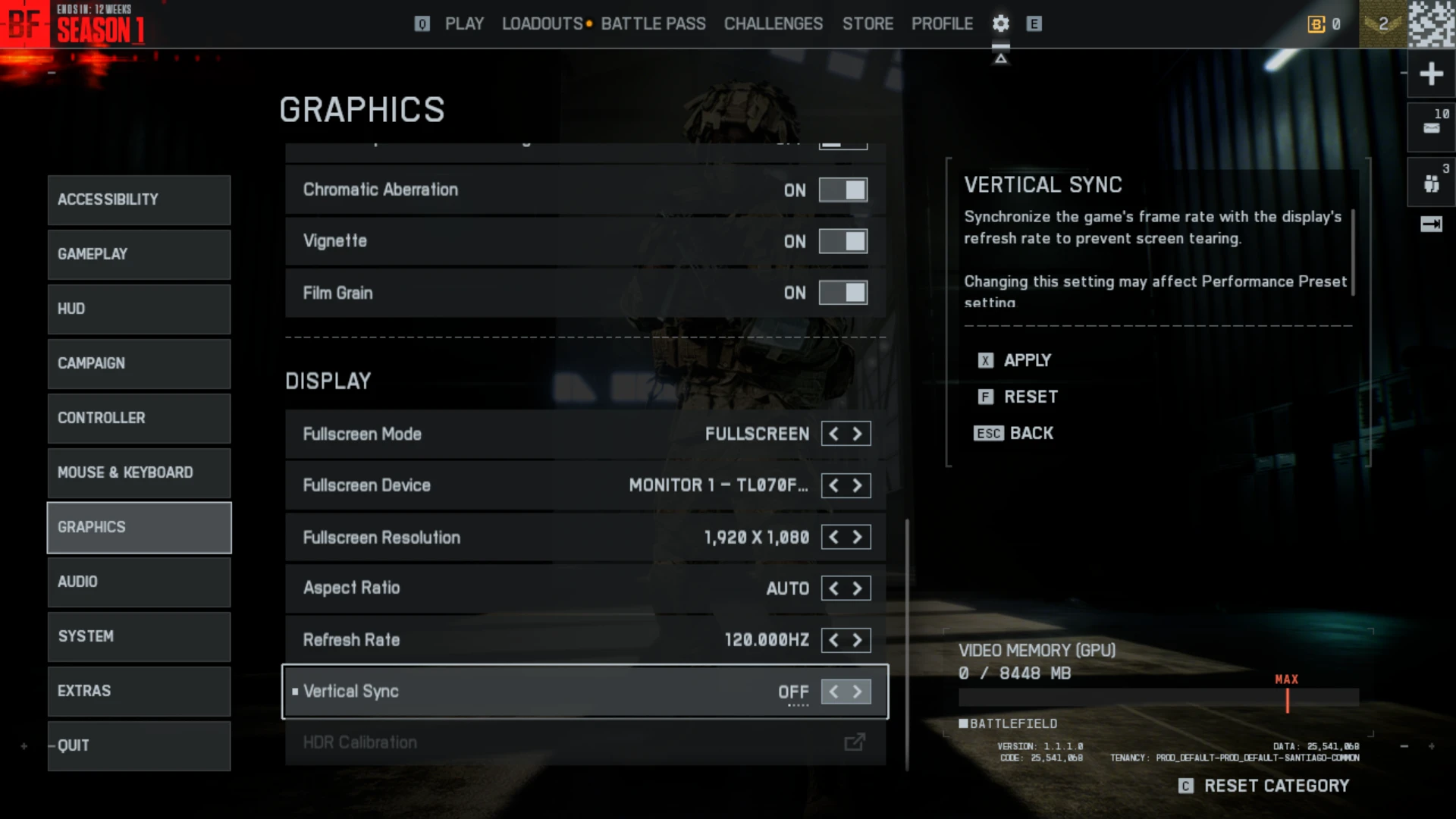Image resolution: width=1456 pixels, height=819 pixels.
Task: Open the Battle Pass tab
Action: tap(653, 24)
